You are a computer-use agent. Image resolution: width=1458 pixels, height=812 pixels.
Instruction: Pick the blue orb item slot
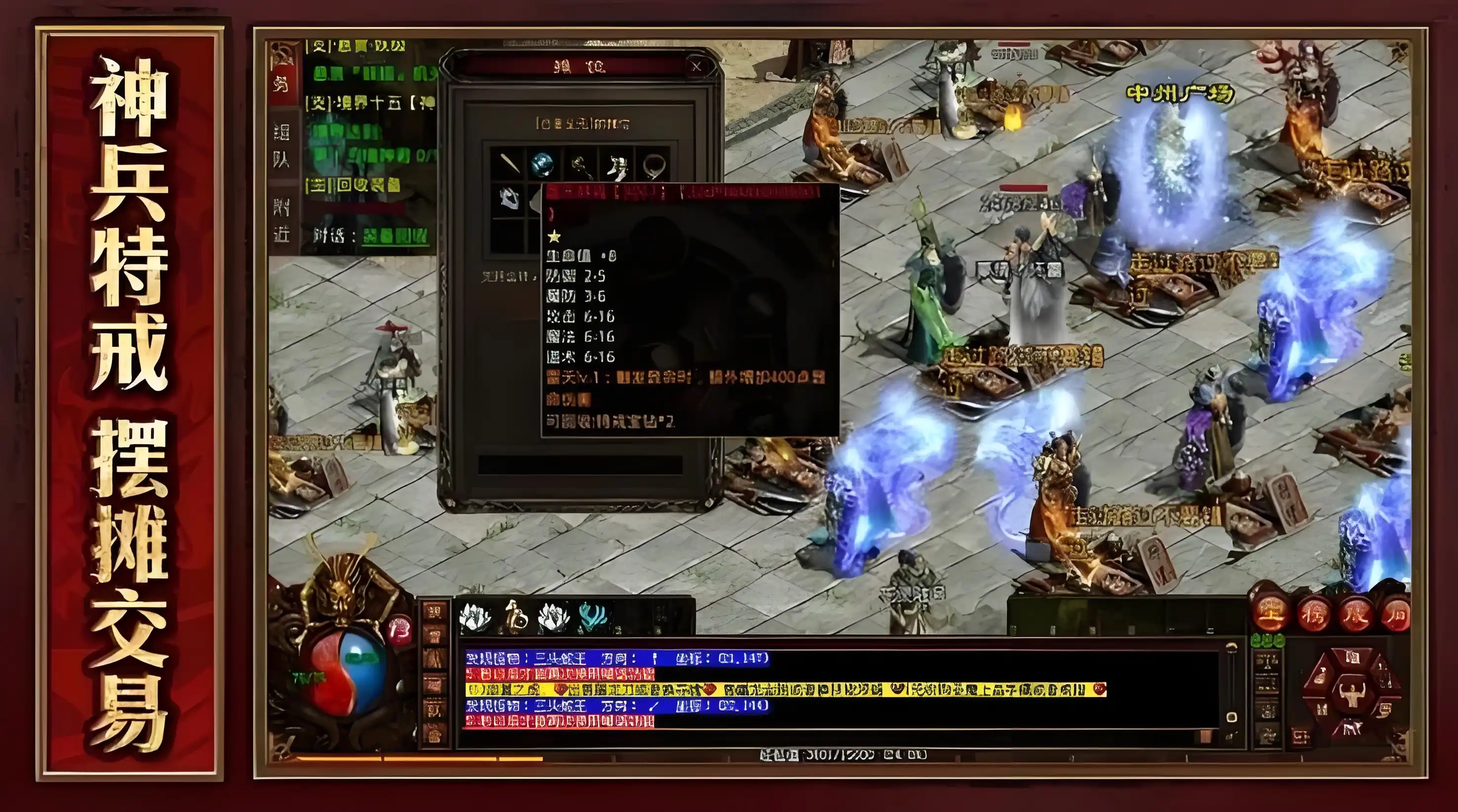543,164
